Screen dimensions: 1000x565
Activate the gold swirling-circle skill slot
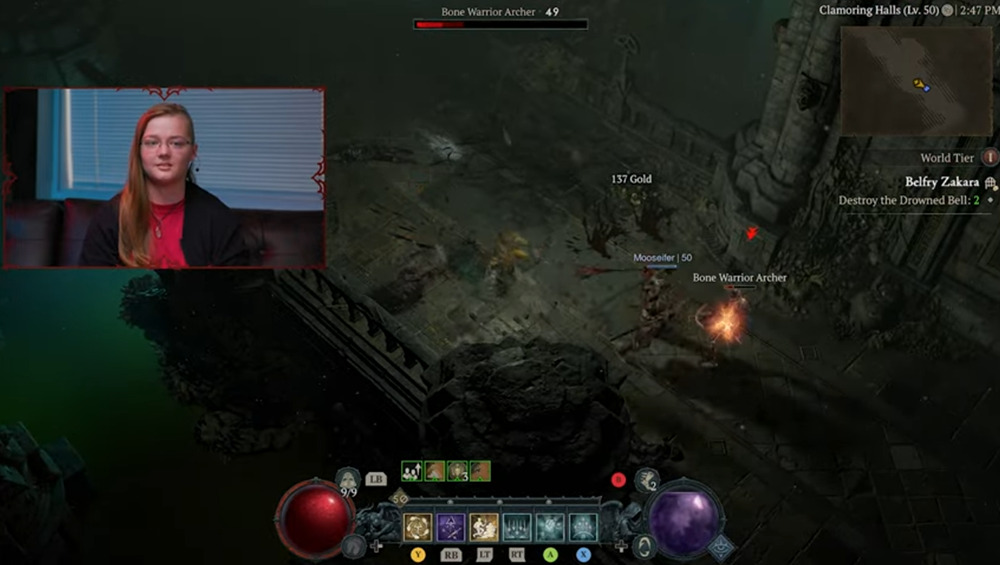coord(417,527)
